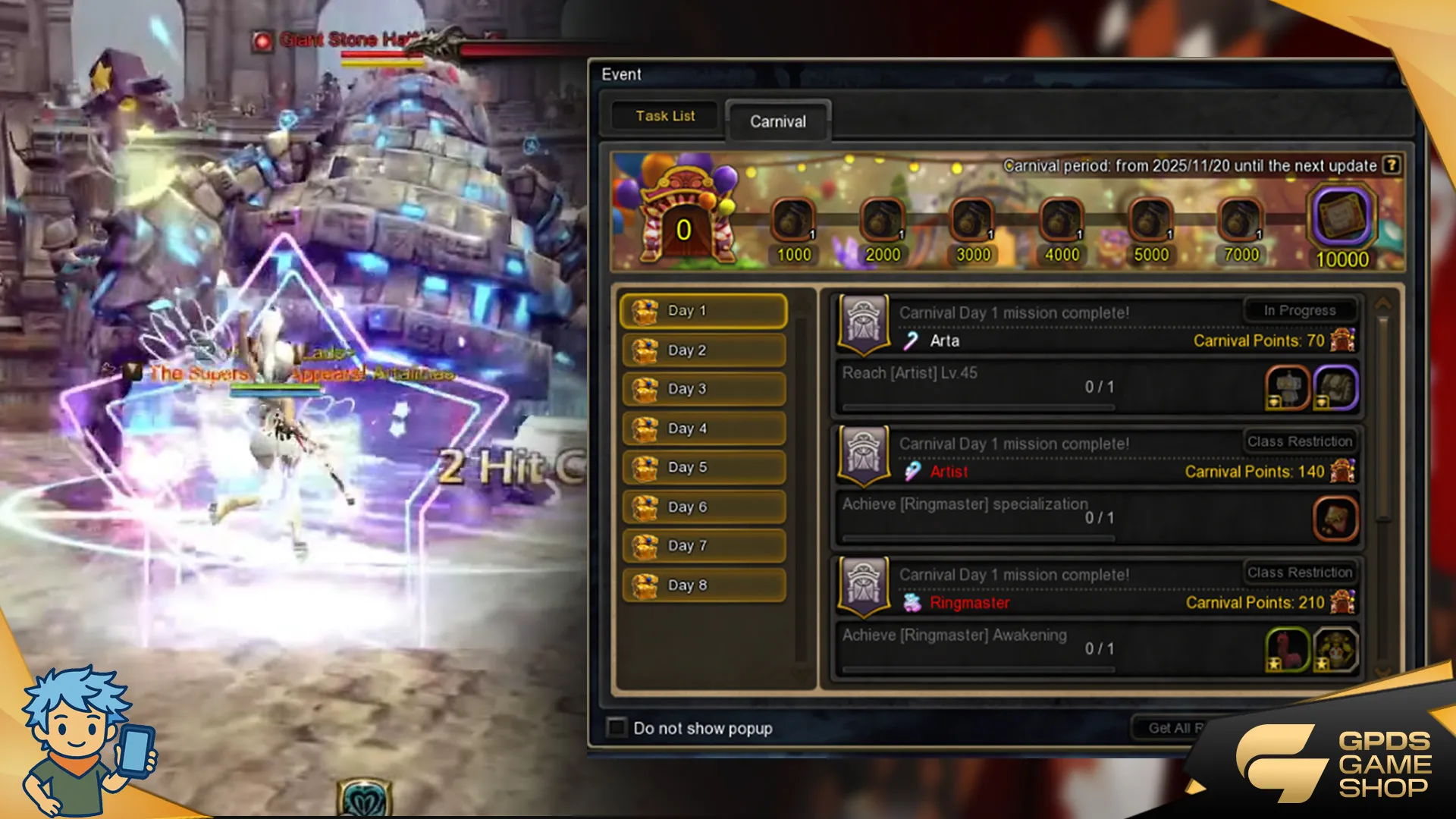This screenshot has height=819, width=1456.
Task: Select the Day 6 entry
Action: [x=703, y=507]
